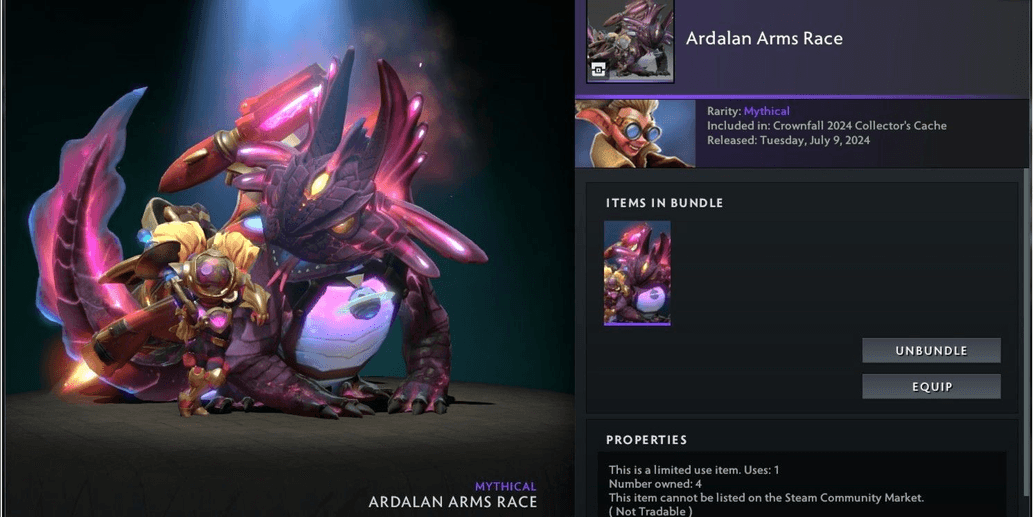This screenshot has height=517, width=1033.
Task: Equip the Ardalan Arms Race set
Action: [x=931, y=387]
